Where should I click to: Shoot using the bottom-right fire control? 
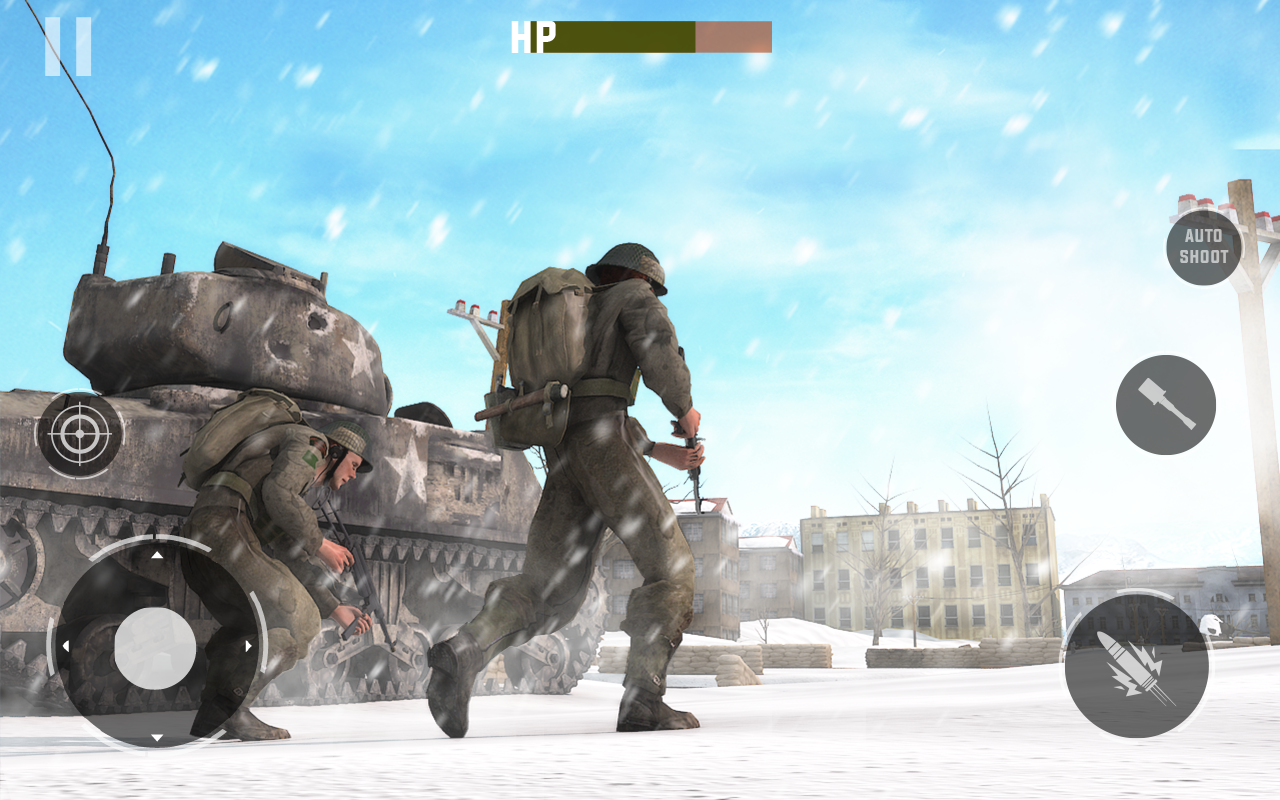[x=1136, y=667]
